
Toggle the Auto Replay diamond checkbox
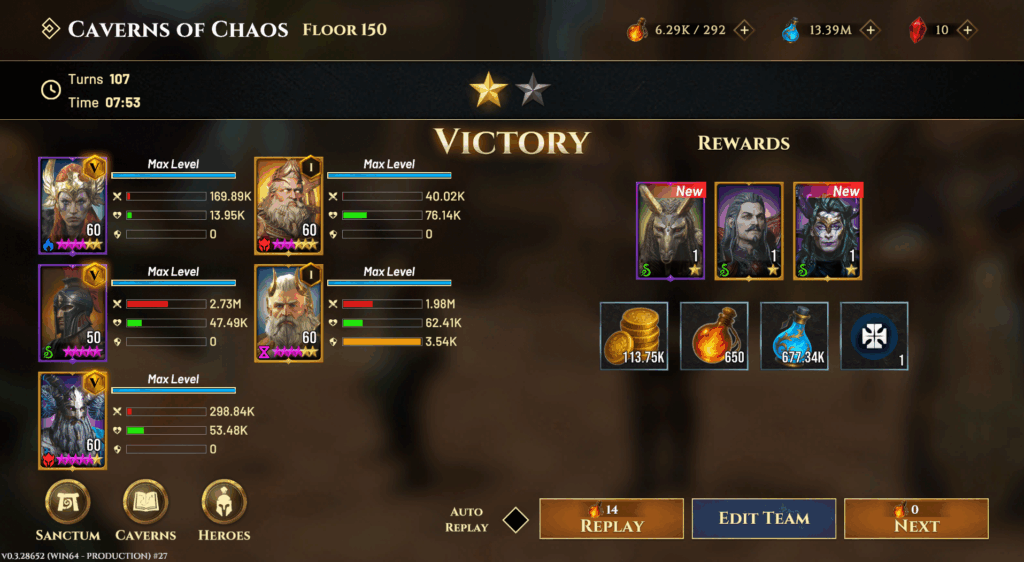515,520
